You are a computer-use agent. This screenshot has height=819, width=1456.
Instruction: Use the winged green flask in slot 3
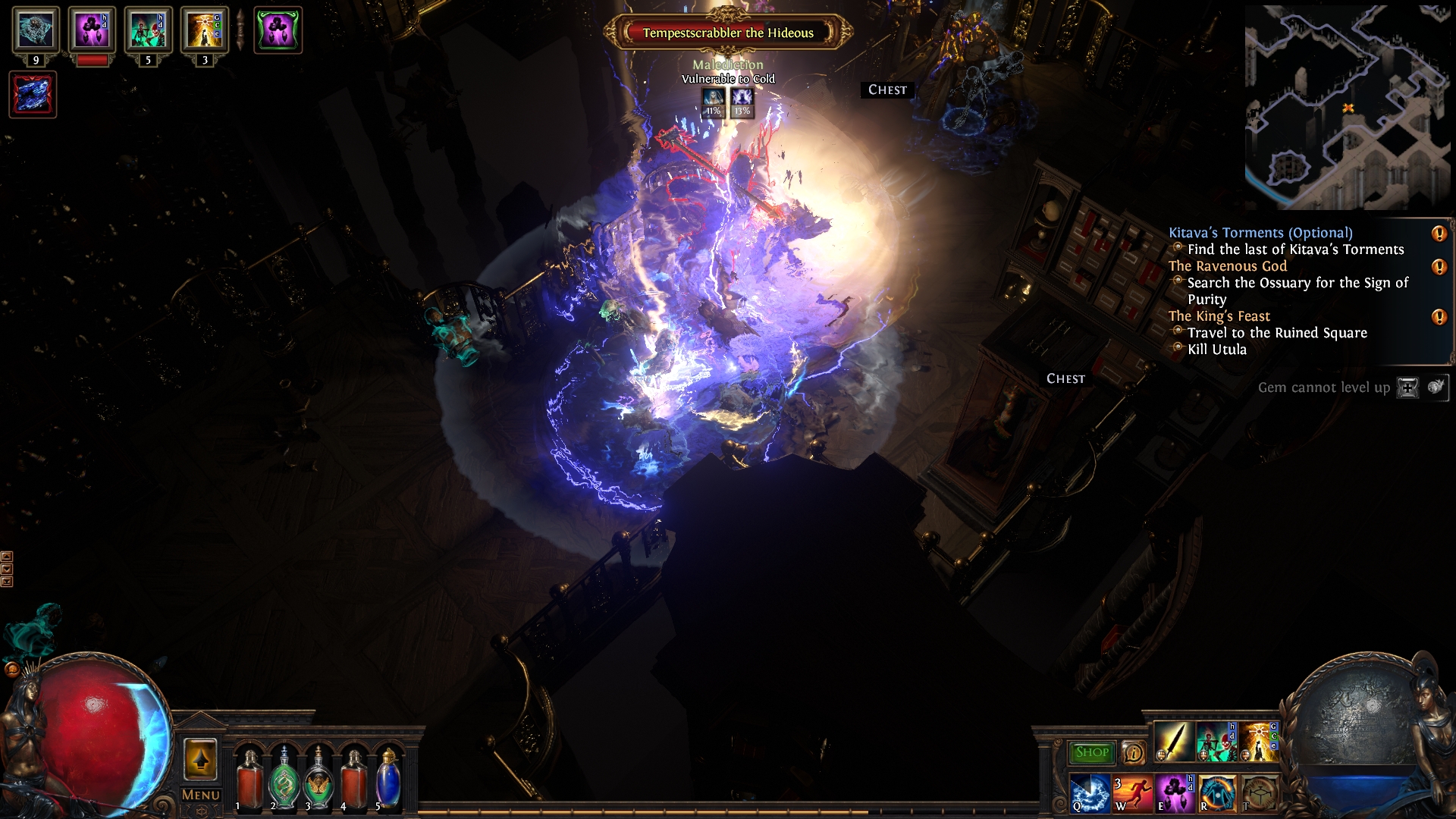coord(318,777)
